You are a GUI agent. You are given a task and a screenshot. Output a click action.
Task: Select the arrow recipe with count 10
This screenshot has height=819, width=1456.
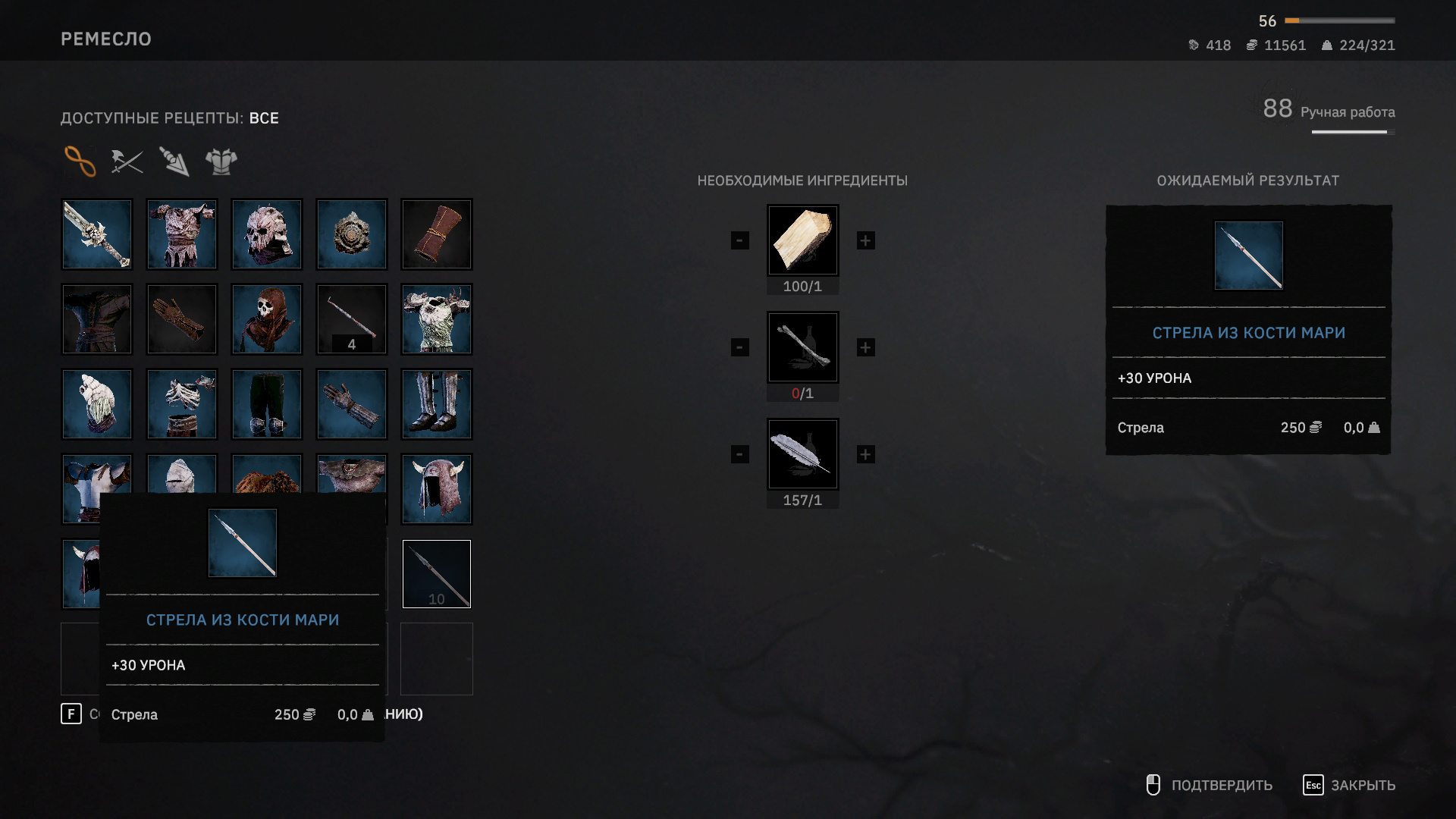pyautogui.click(x=437, y=574)
